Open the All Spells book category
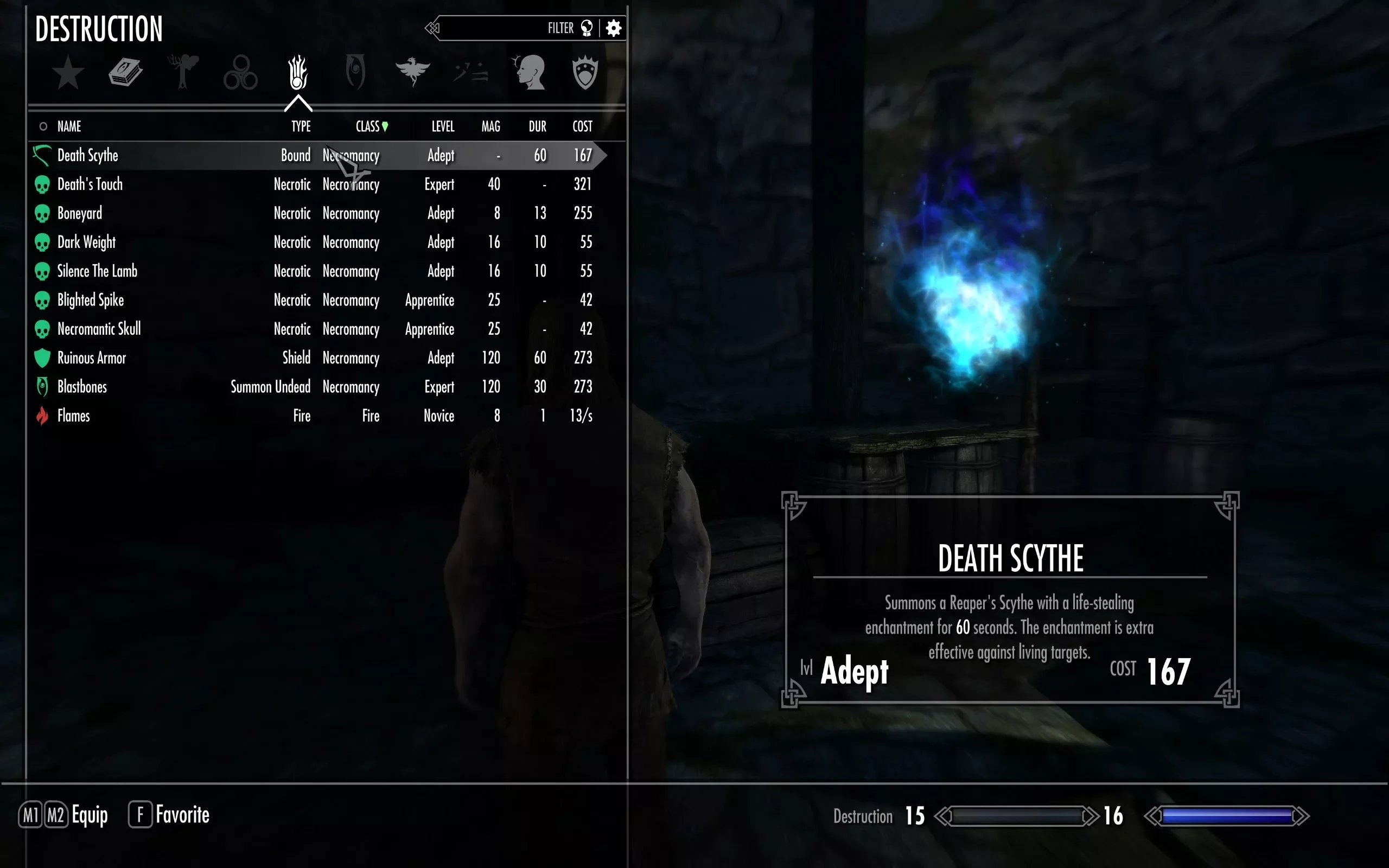 point(126,72)
